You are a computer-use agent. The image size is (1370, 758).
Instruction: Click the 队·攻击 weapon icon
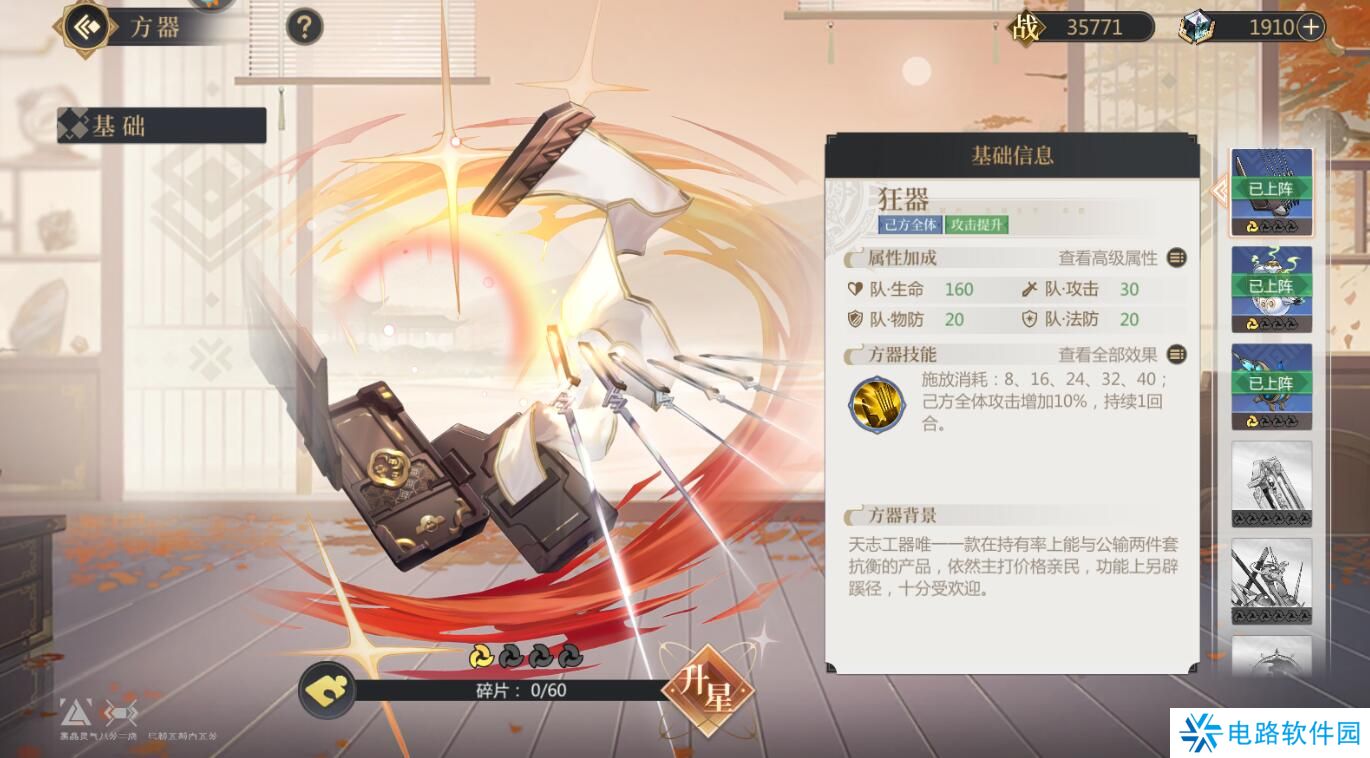click(1031, 289)
